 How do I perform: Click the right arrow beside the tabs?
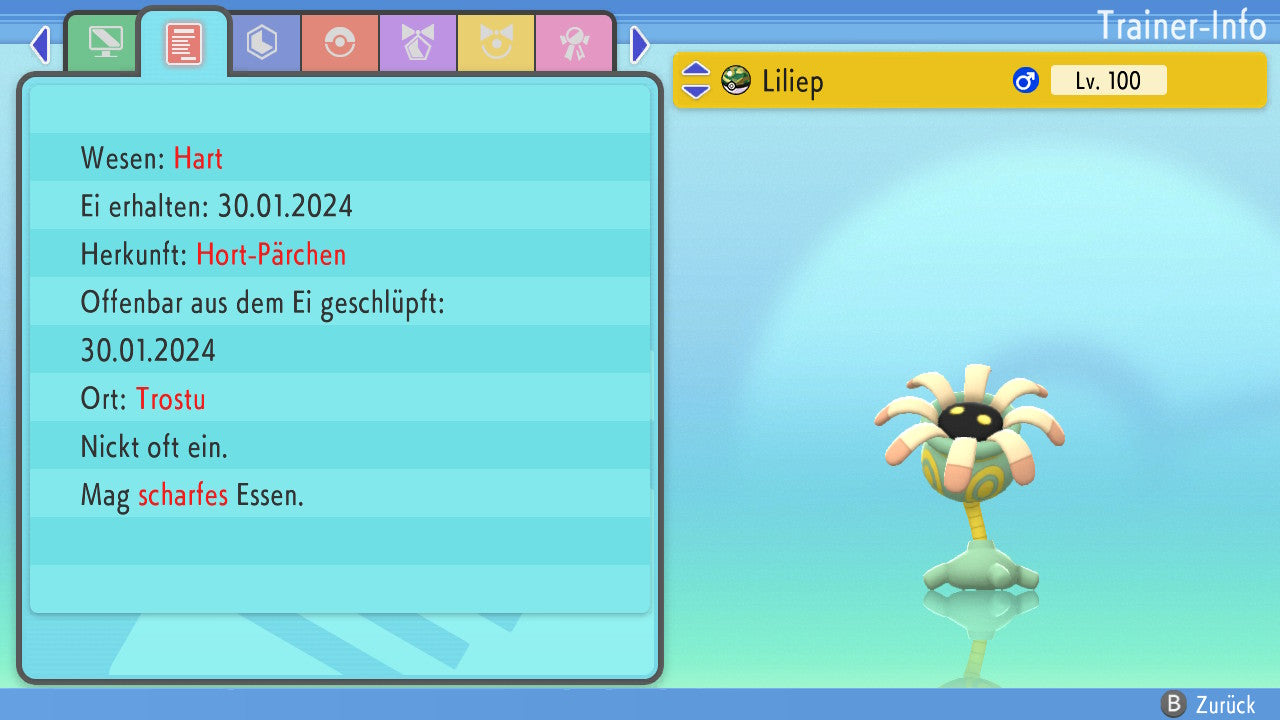[640, 44]
